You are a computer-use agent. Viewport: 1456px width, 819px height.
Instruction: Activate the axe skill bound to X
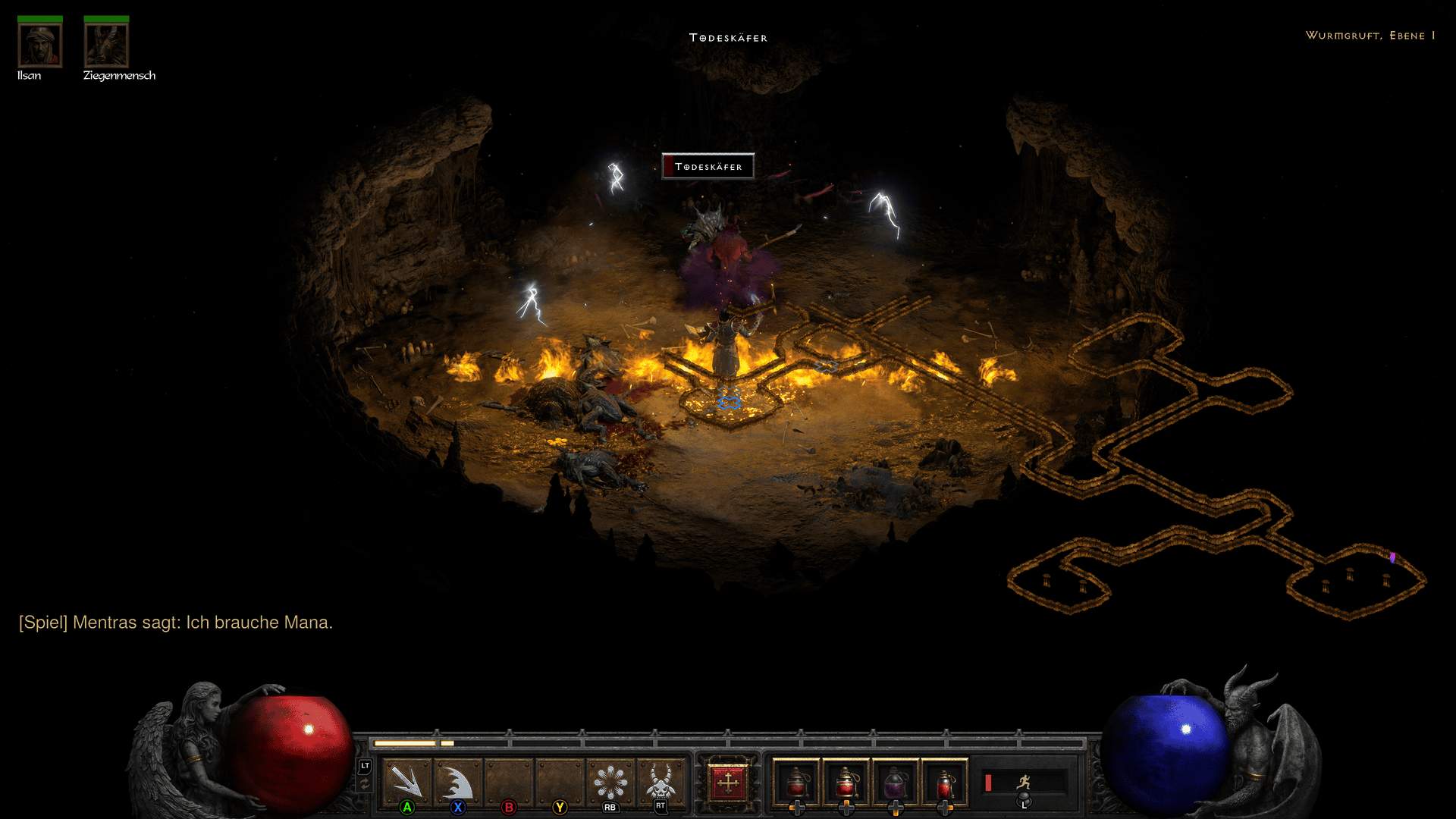[x=458, y=781]
